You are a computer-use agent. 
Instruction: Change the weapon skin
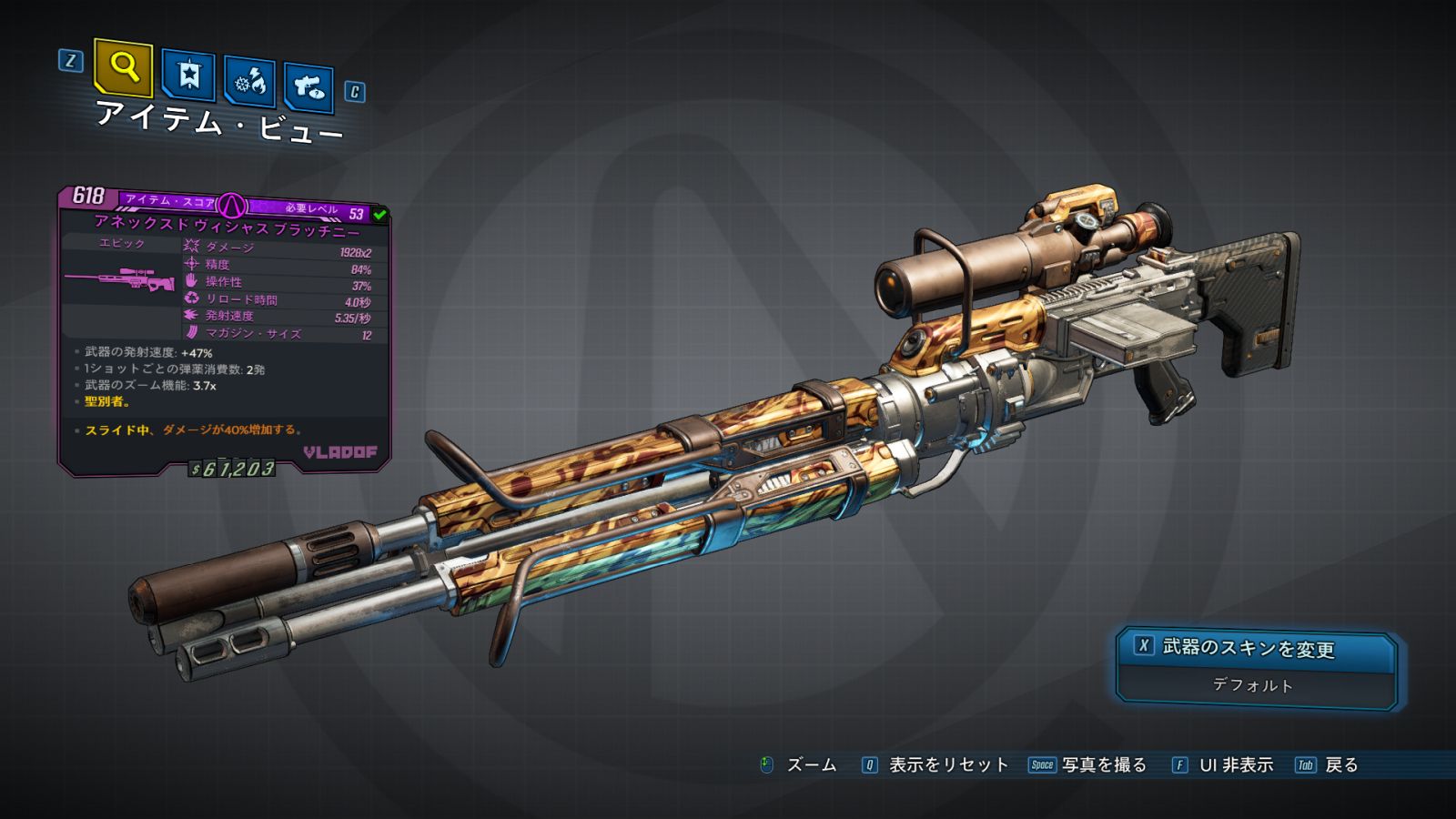coord(1256,648)
